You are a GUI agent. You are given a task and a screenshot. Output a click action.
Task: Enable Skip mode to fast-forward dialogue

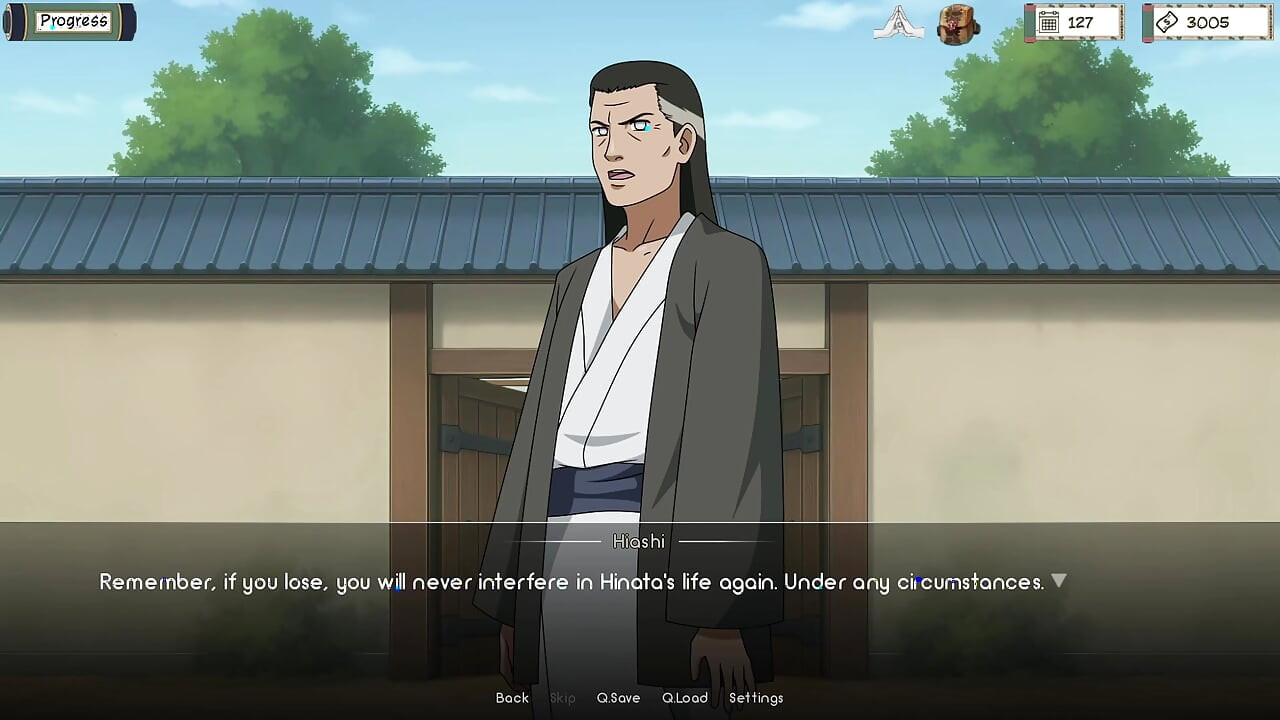561,698
